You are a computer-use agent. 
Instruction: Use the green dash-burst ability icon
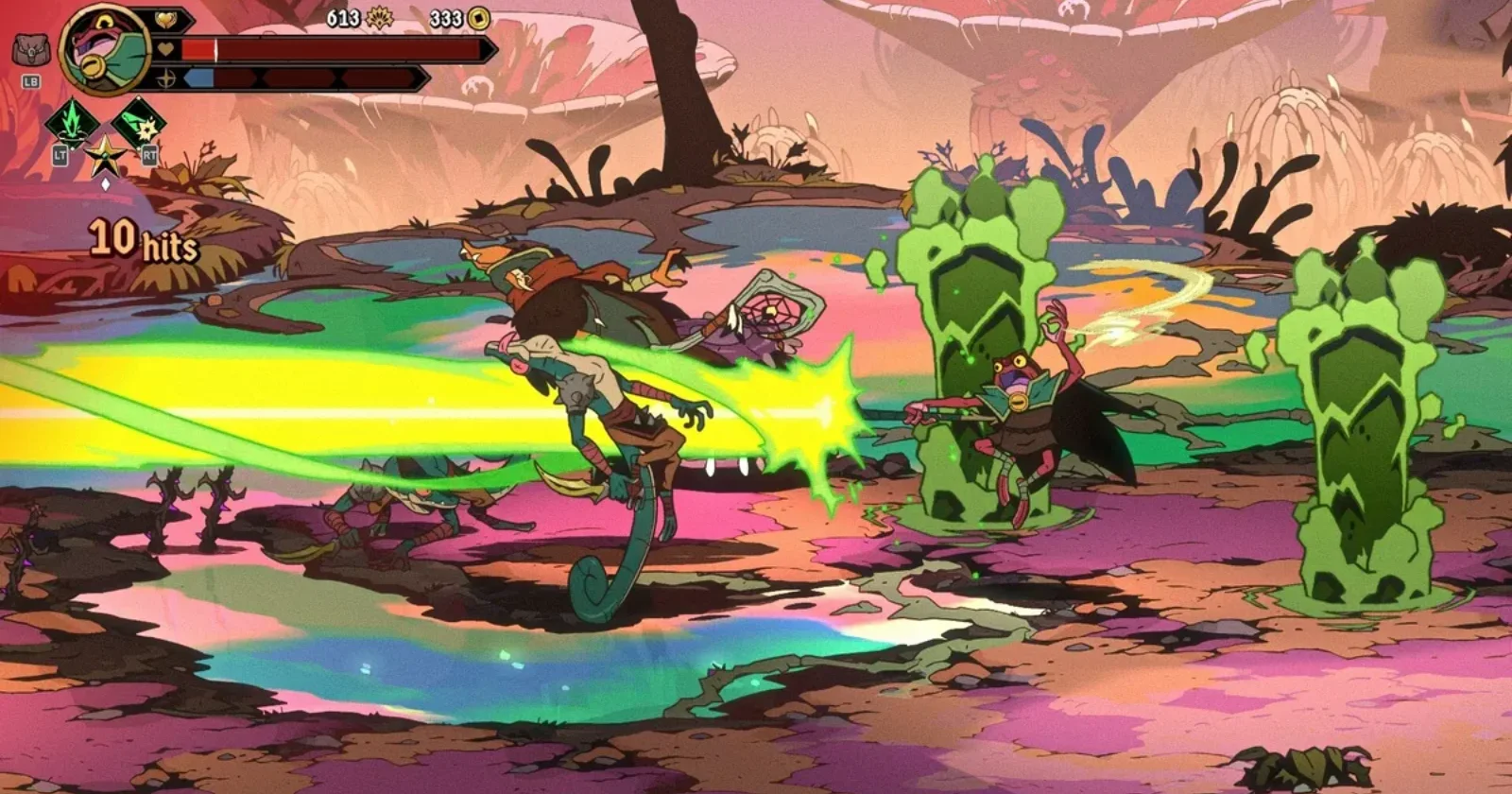(x=140, y=122)
